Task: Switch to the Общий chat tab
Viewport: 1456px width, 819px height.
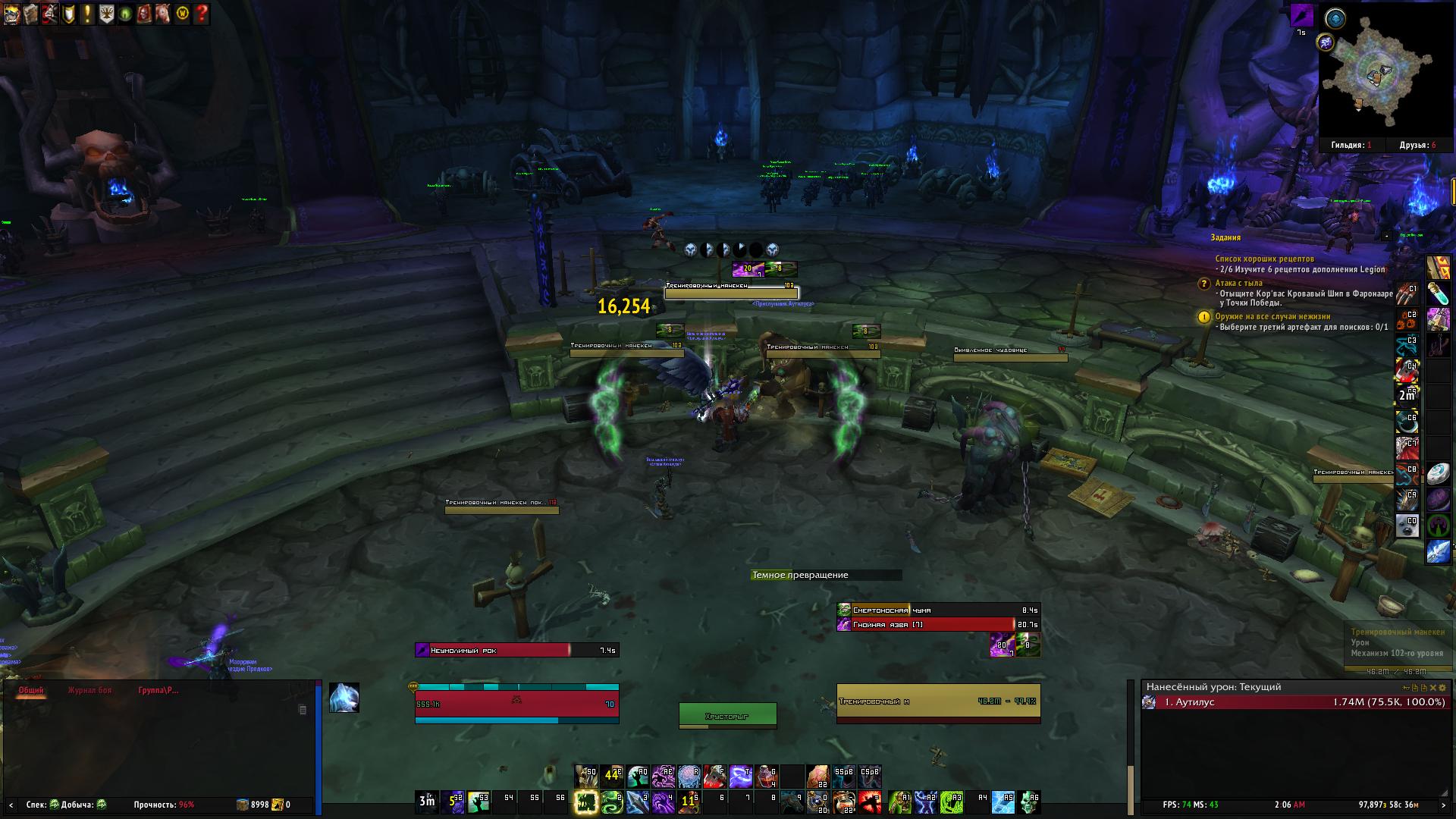Action: coord(31,690)
